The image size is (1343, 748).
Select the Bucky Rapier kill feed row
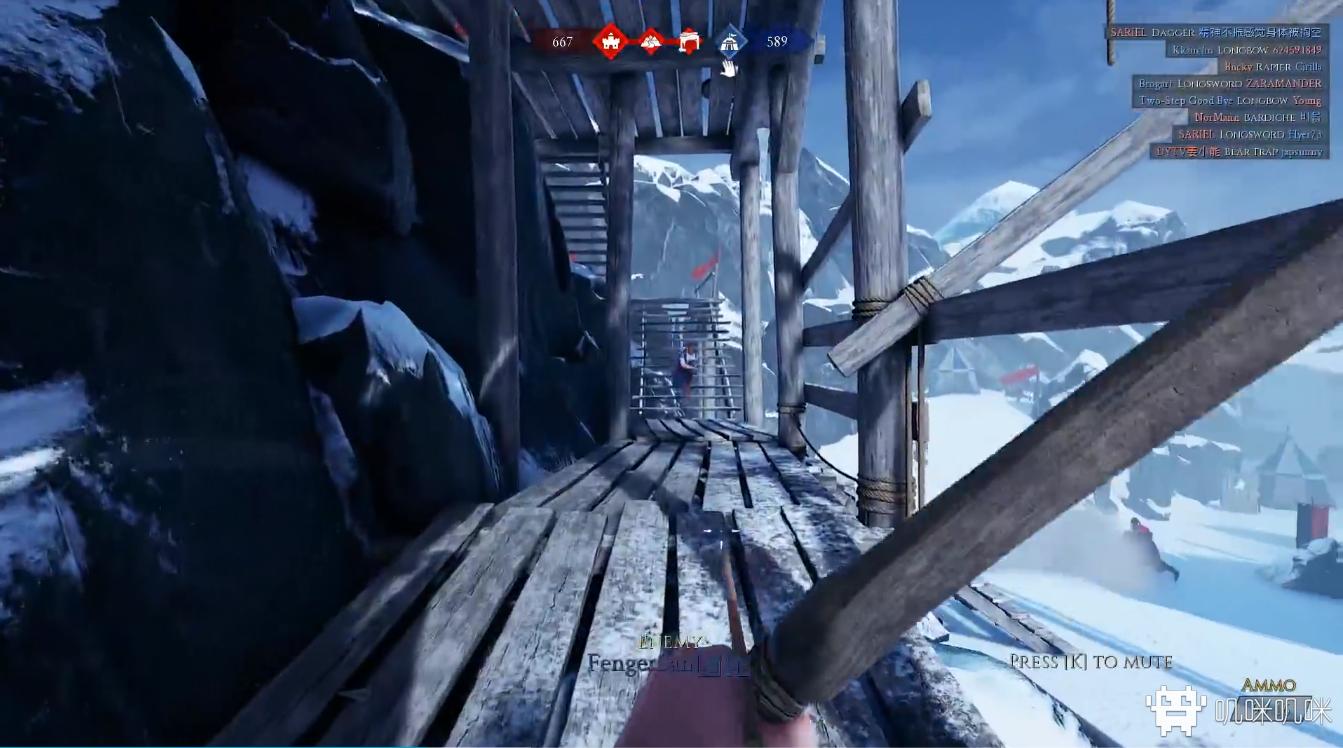coord(1272,66)
